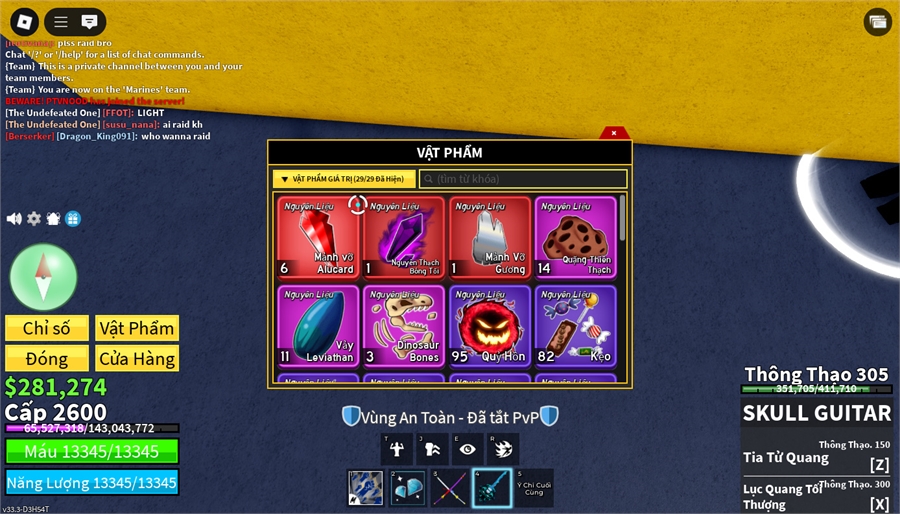
Task: Open the gear settings icon
Action: 34,219
